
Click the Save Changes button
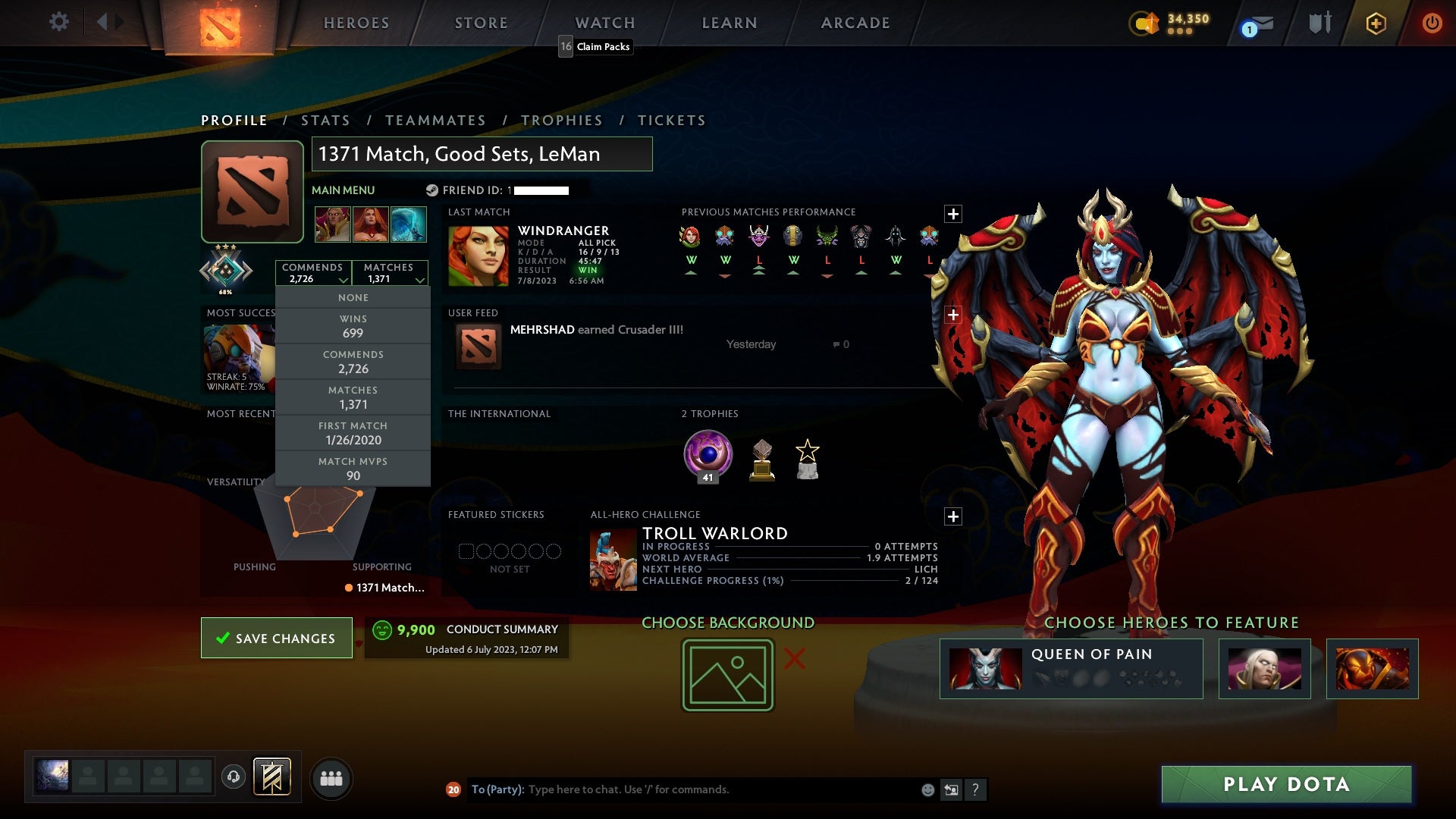tap(276, 638)
